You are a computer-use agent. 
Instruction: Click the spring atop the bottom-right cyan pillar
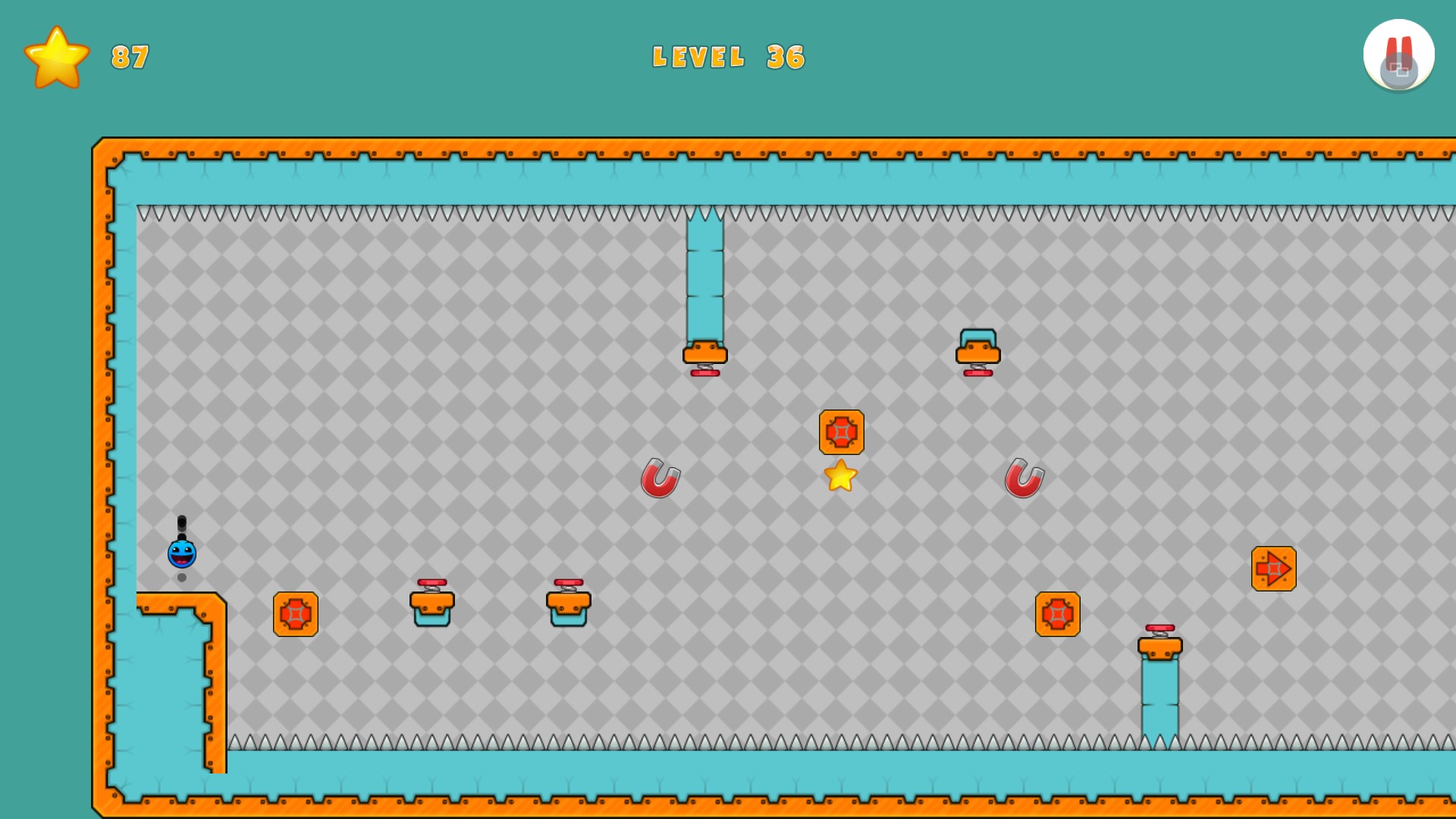coord(1159,642)
